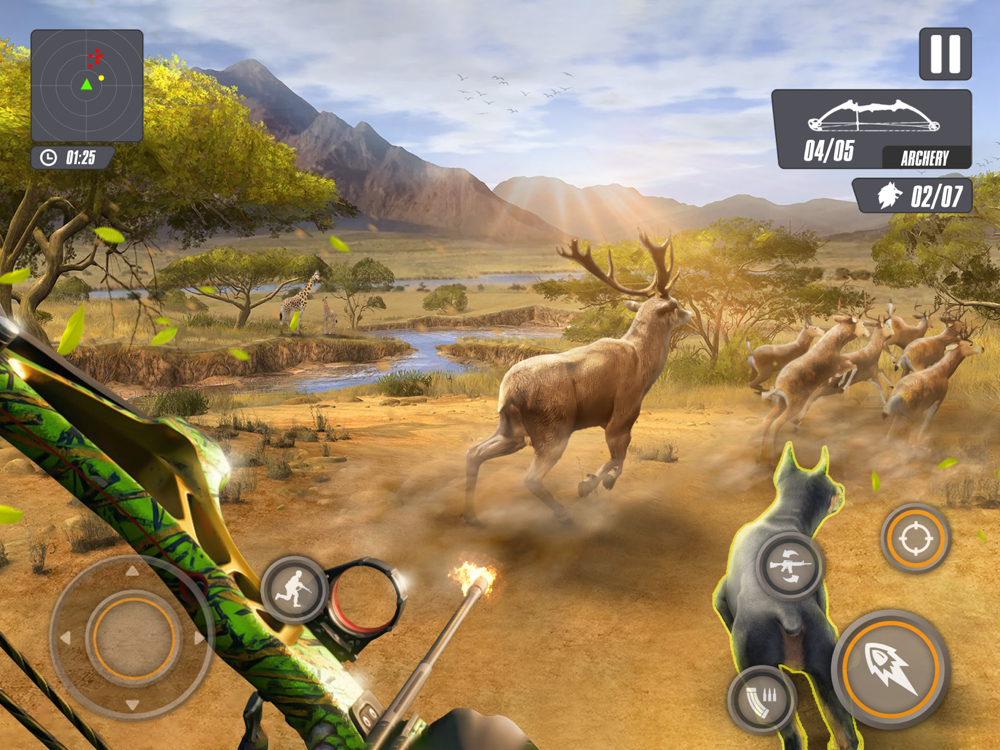Open the radar minimap

click(x=87, y=86)
